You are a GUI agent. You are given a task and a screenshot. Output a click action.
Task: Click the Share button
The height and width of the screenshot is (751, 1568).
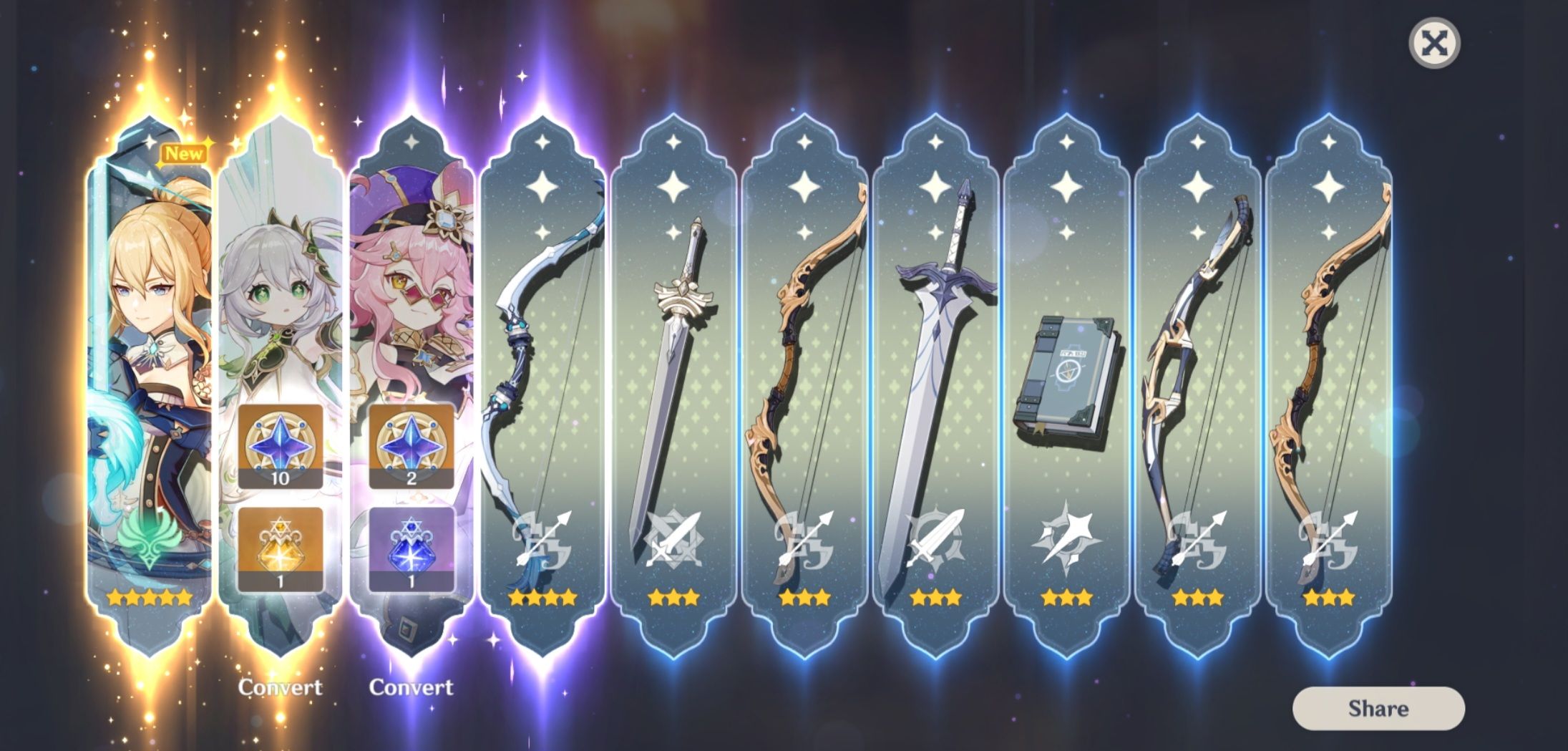point(1380,709)
